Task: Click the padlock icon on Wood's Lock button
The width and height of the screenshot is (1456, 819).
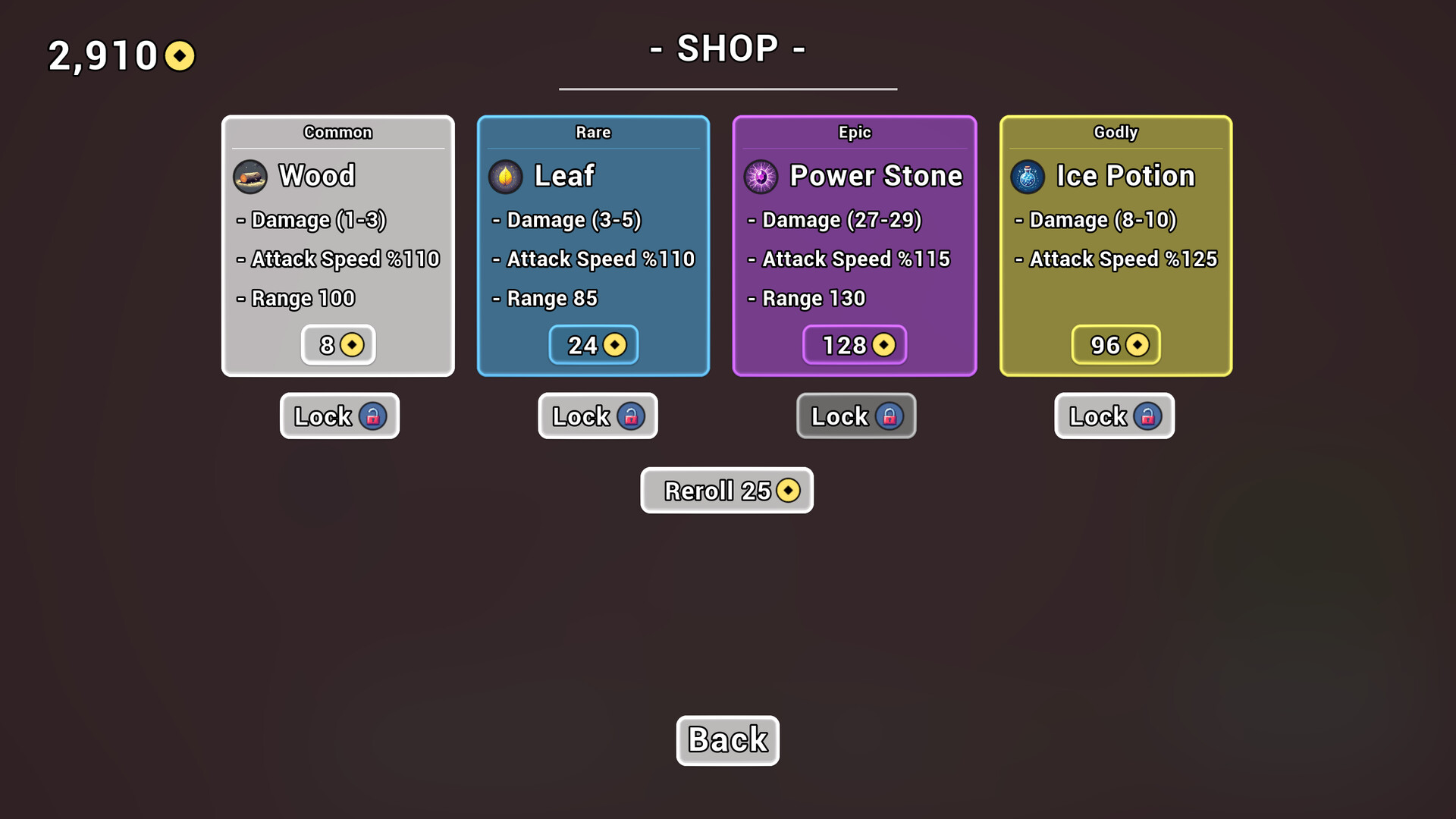Action: point(373,416)
